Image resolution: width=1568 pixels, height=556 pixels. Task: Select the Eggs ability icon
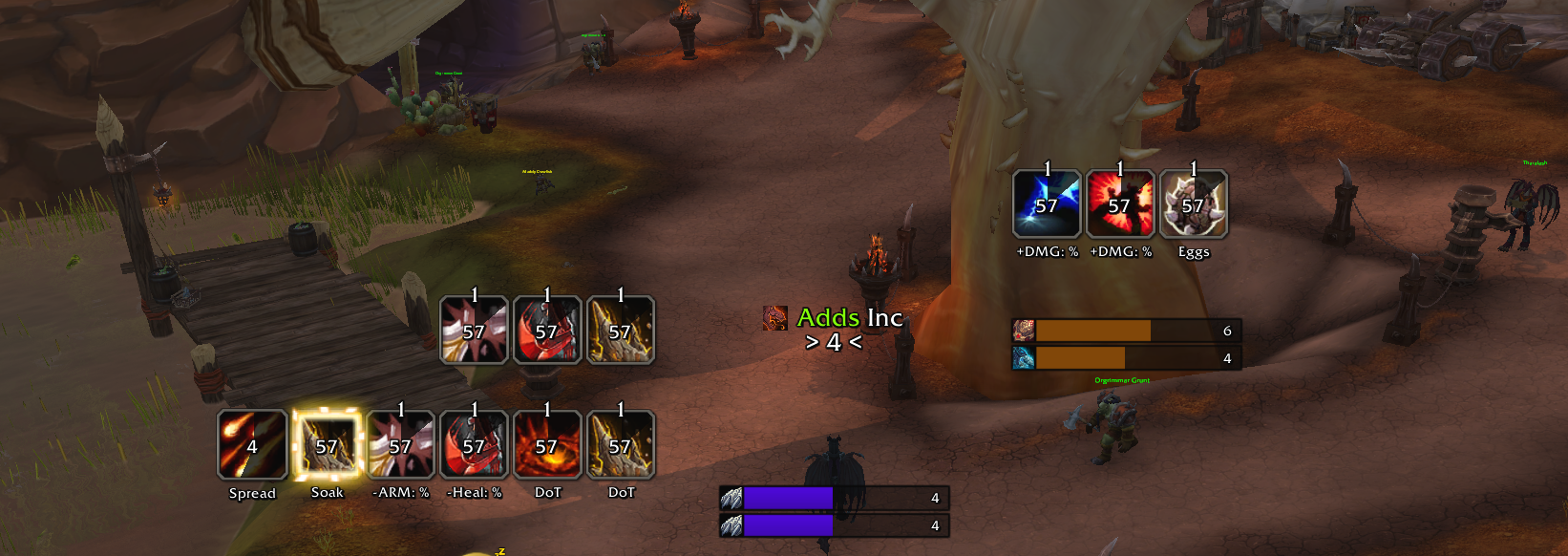click(x=1194, y=204)
